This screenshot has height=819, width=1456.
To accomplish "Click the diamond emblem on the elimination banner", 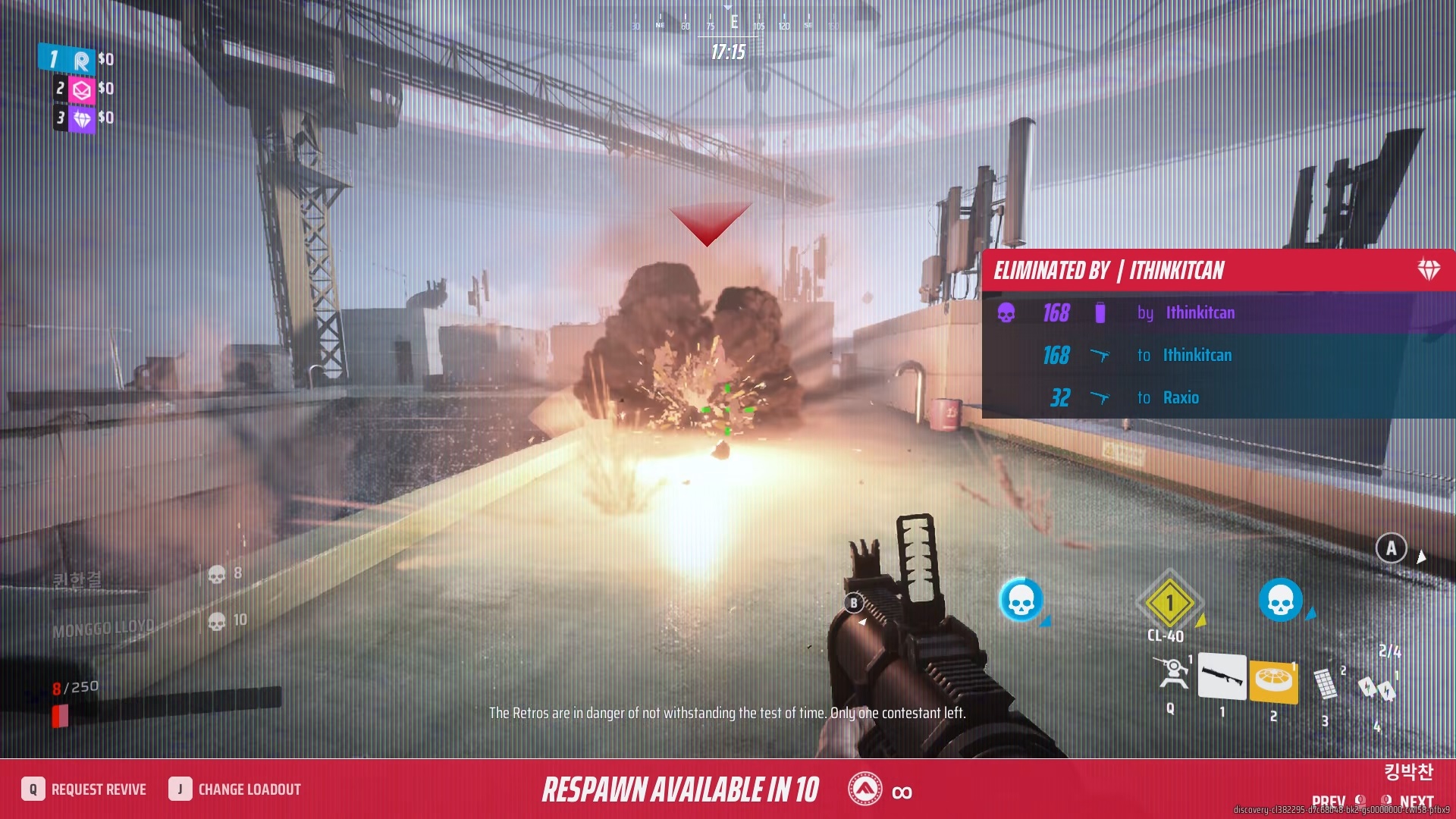I will [x=1429, y=269].
